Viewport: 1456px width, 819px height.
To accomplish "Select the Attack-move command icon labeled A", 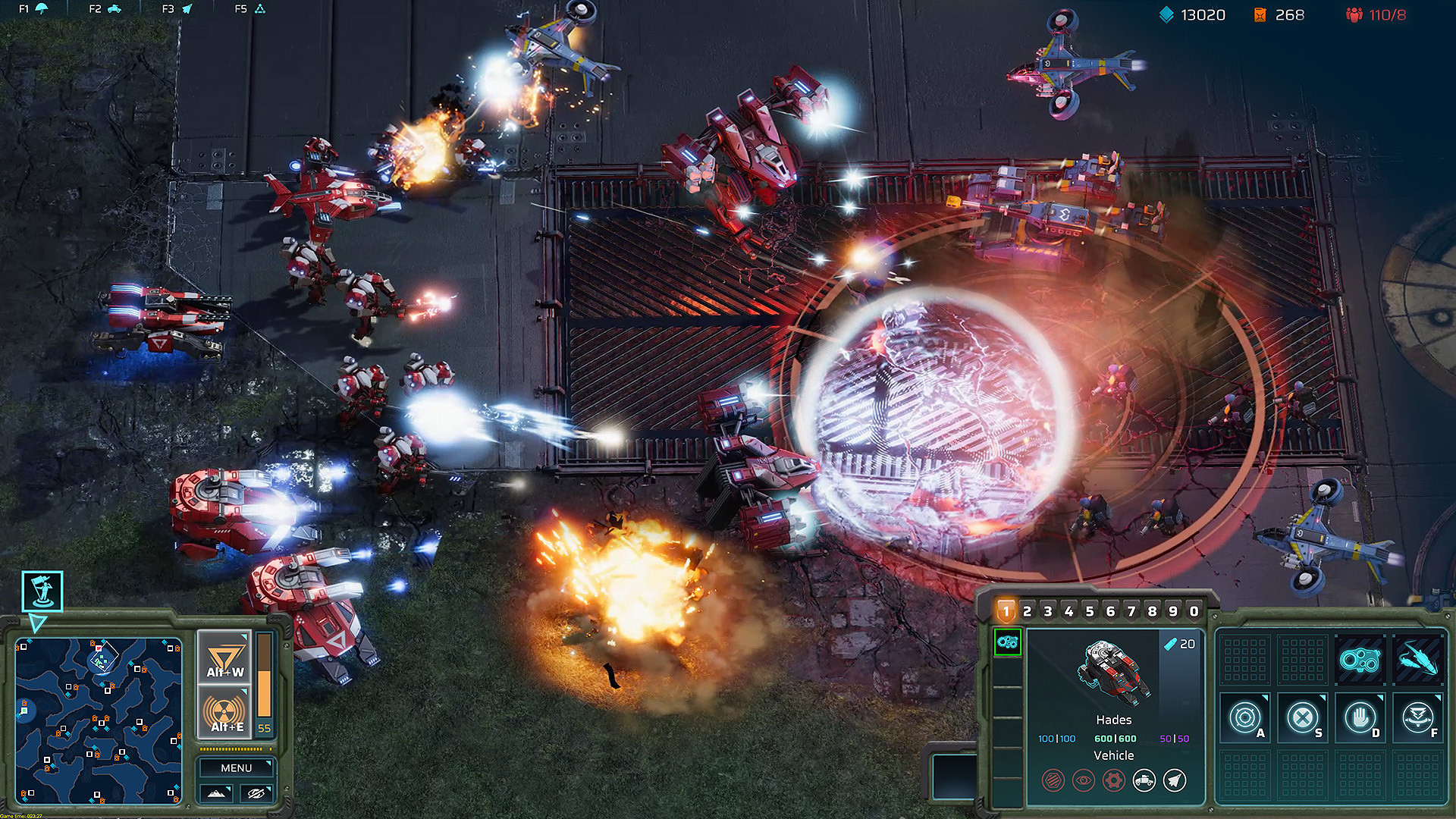I will click(x=1246, y=718).
